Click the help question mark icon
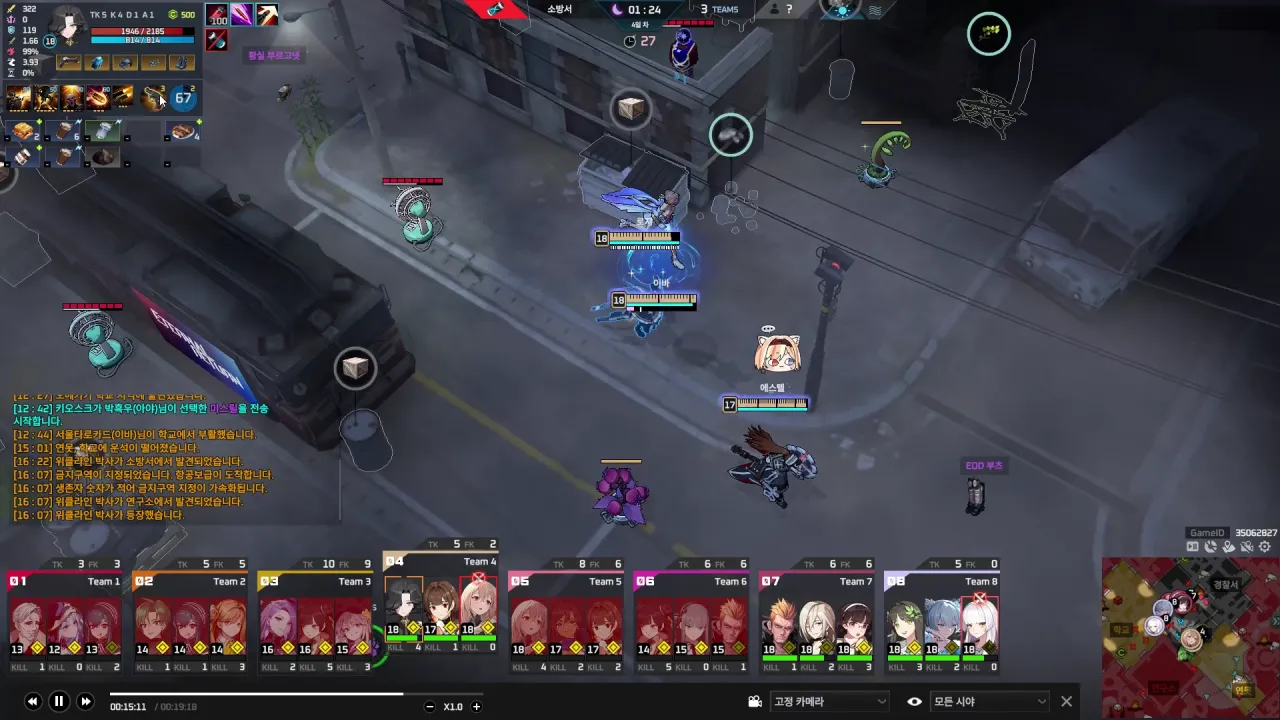1280x720 pixels. [x=789, y=9]
